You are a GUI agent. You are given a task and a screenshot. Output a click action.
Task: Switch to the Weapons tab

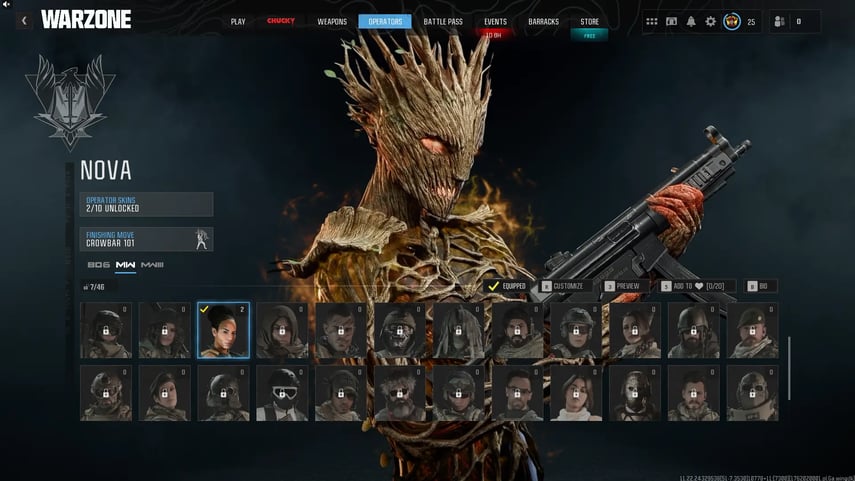(333, 21)
